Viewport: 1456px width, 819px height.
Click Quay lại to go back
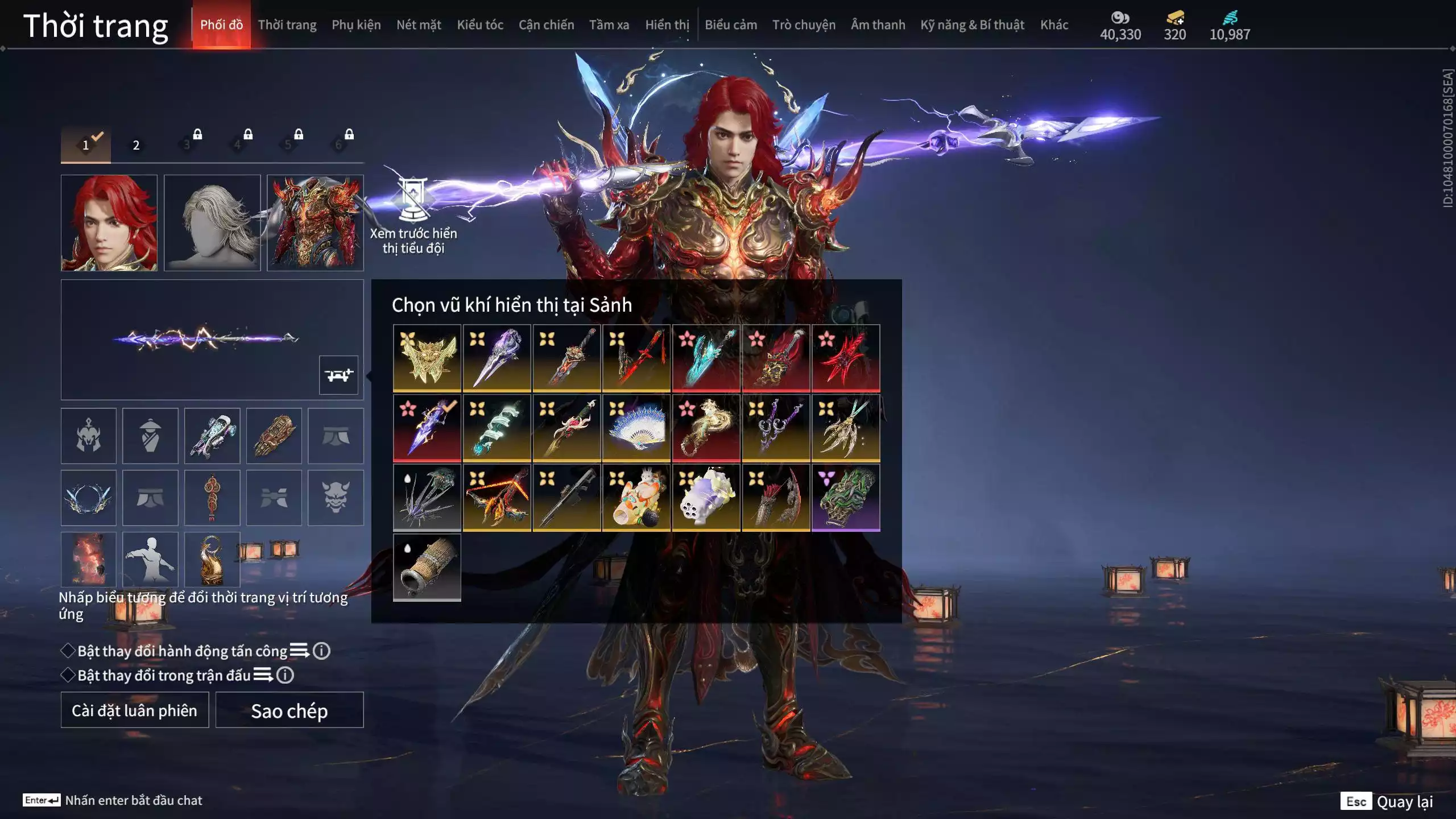click(1404, 802)
